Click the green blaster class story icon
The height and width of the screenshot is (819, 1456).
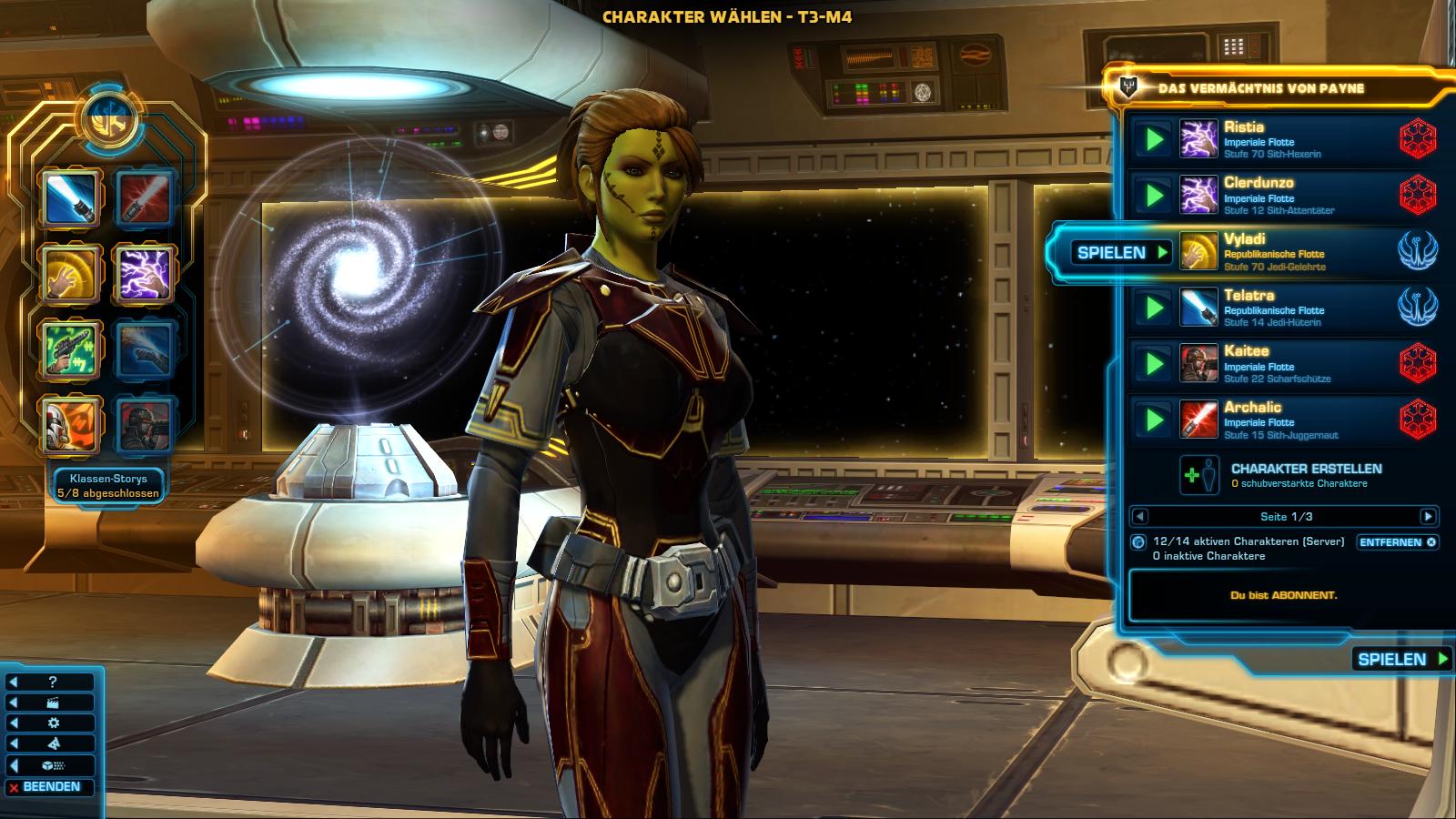69,349
